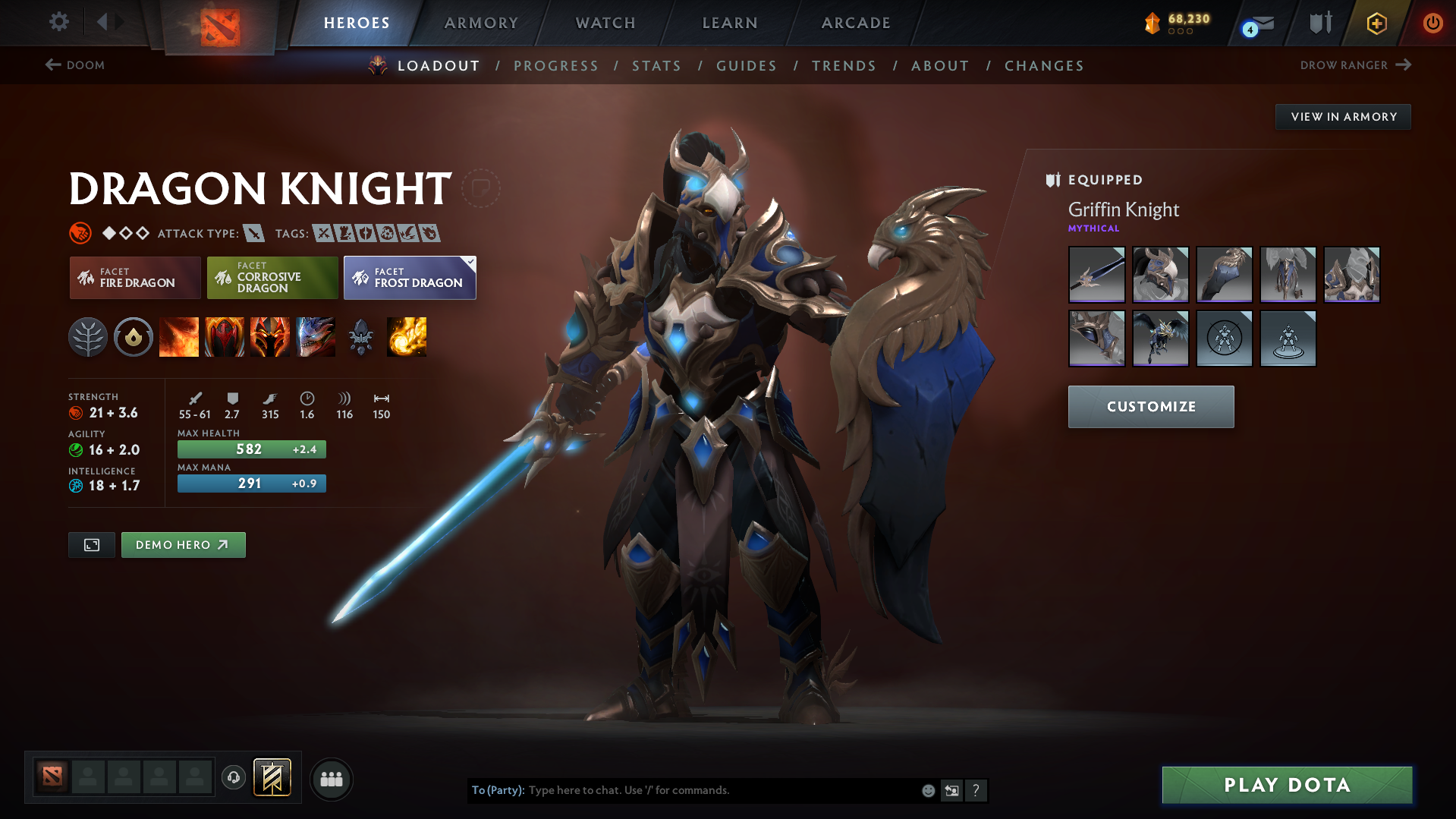Select the Elder Dragon Form ability icon
Viewport: 1456px width, 819px height.
[316, 338]
